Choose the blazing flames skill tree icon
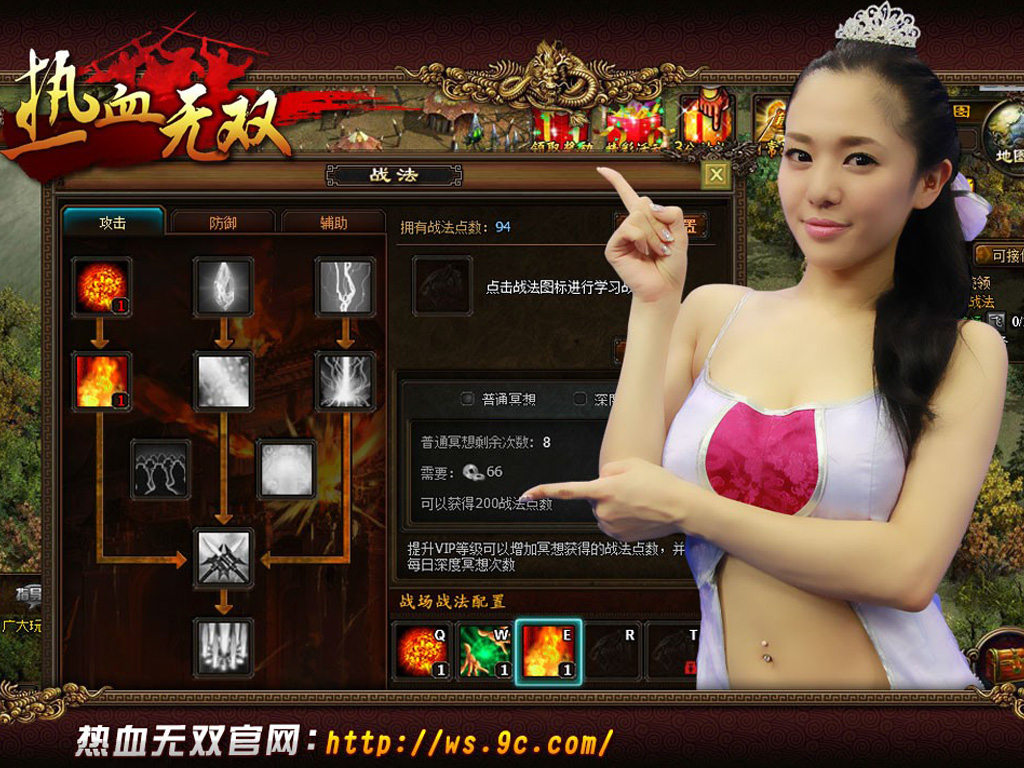The image size is (1024, 768). click(102, 382)
